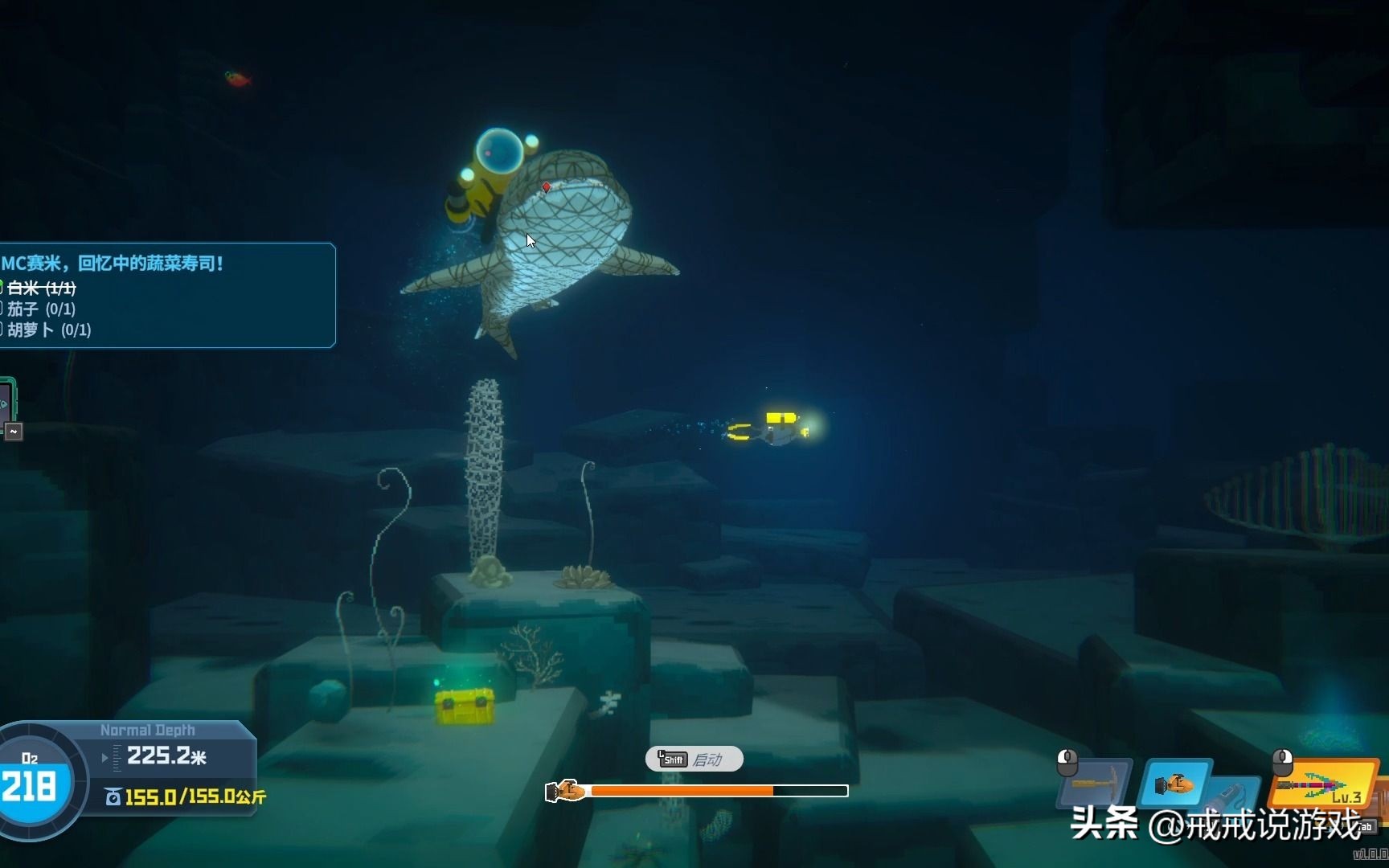Viewport: 1389px width, 868px height.
Task: Choose the Lv.3 harpoon weapon slot
Action: 1323,784
